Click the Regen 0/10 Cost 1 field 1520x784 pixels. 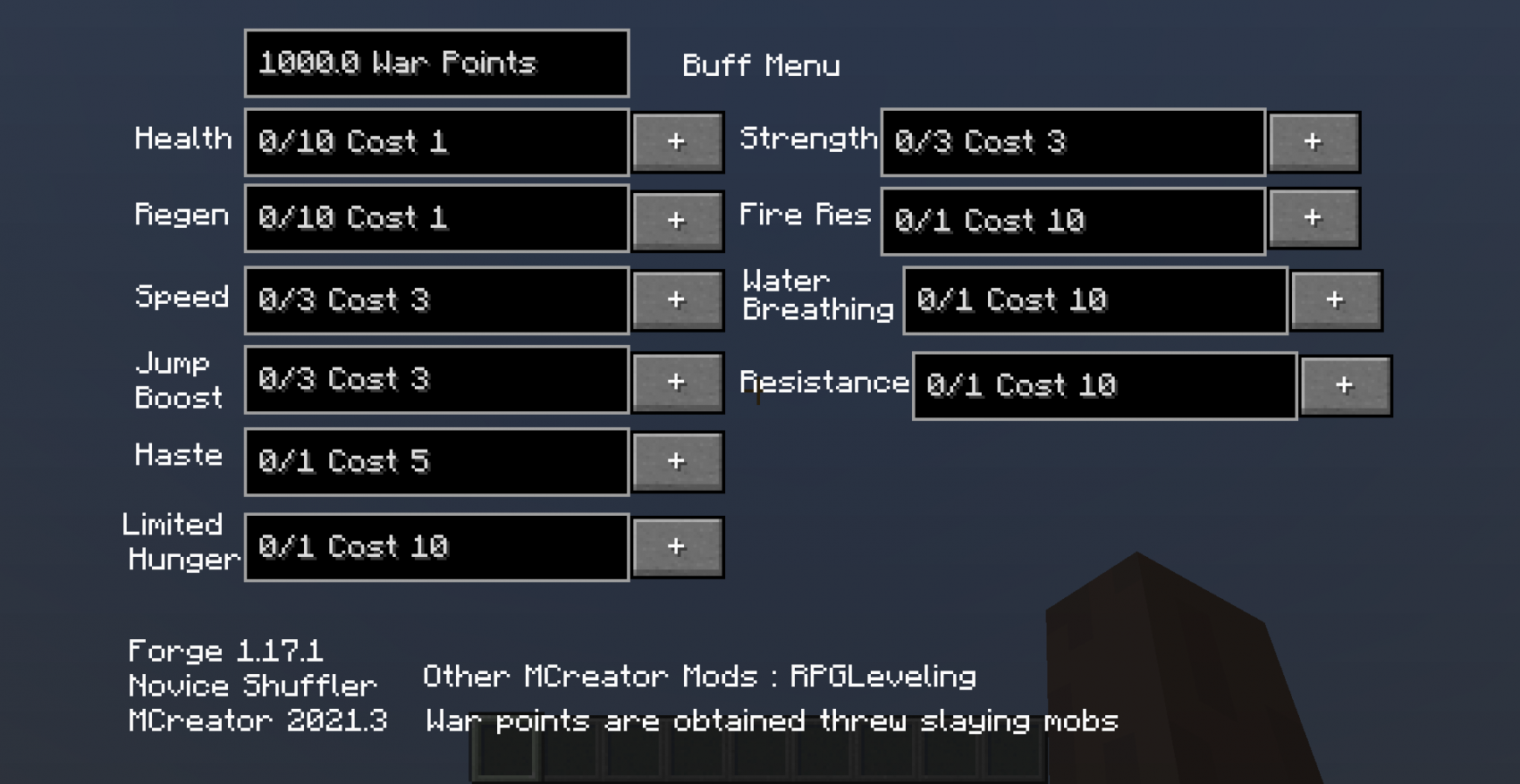(436, 219)
